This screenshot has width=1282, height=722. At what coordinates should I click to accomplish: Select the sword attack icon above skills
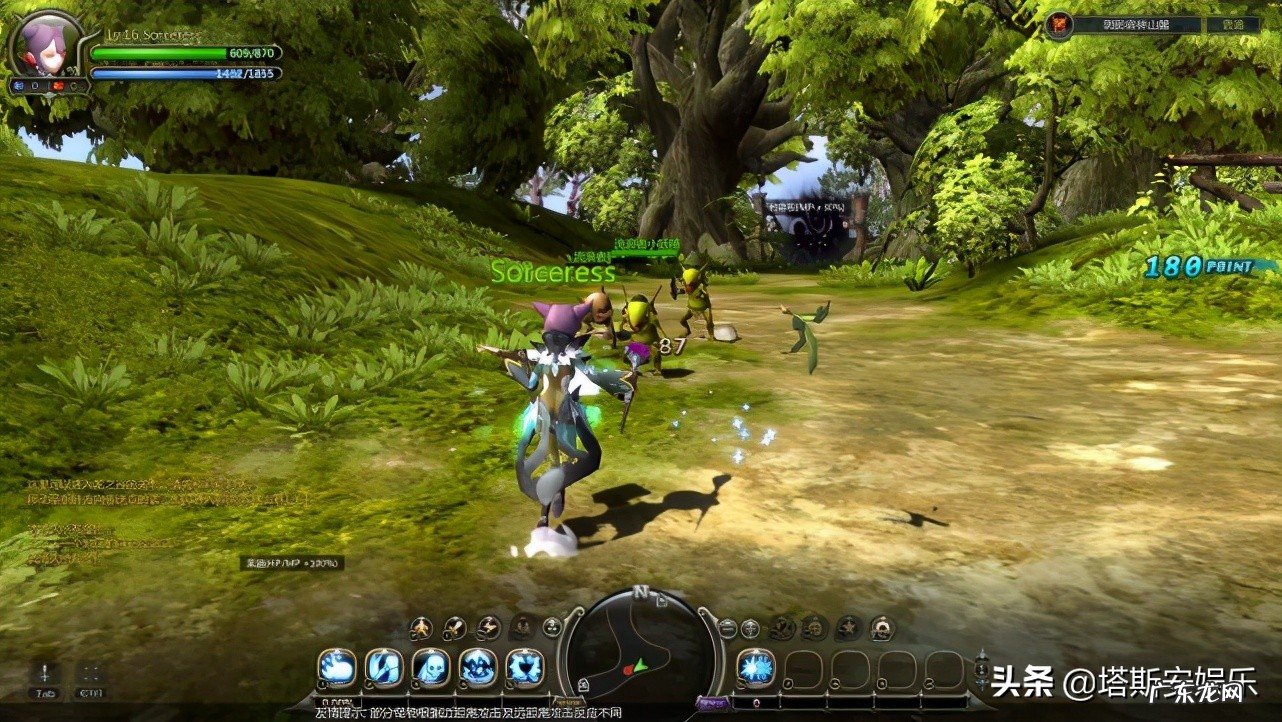(455, 628)
